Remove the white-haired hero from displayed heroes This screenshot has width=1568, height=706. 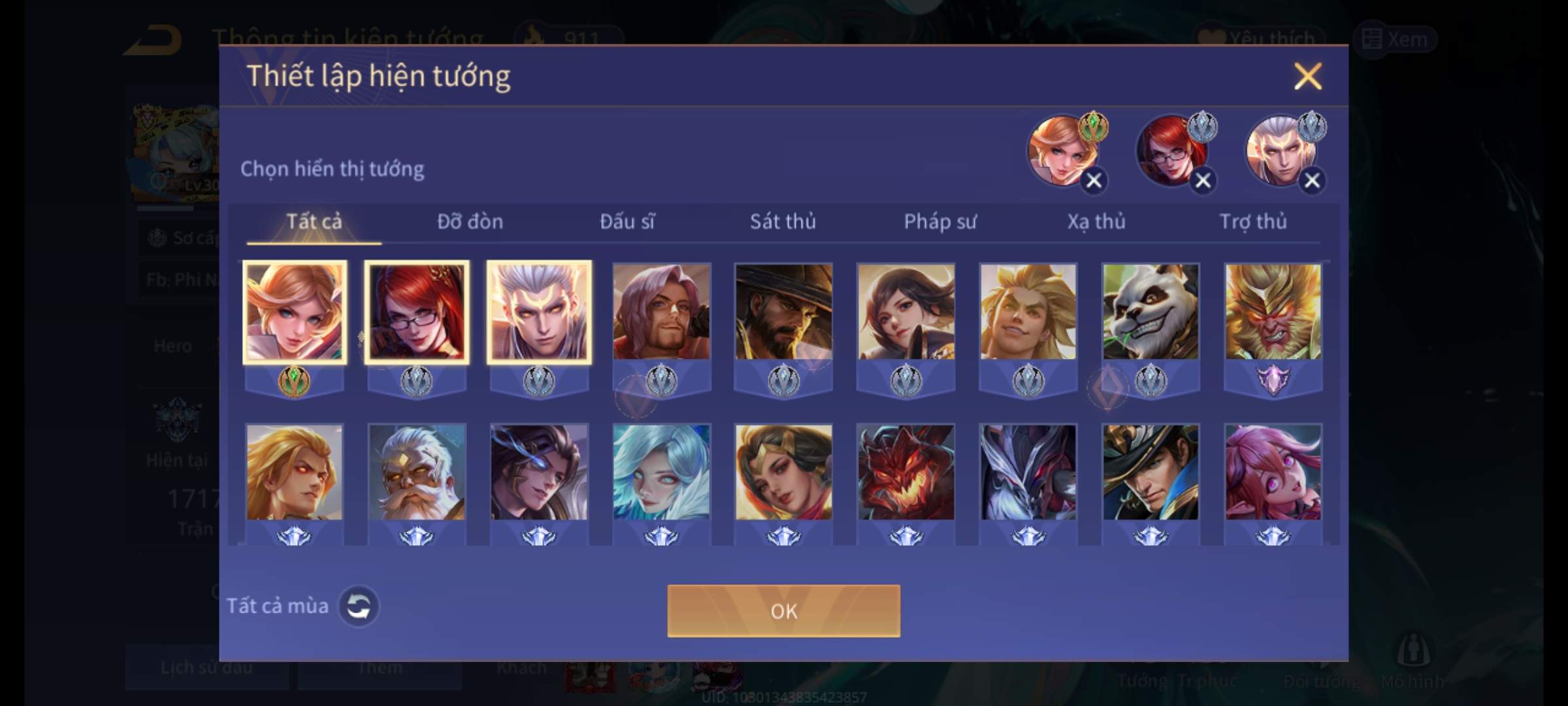tap(1312, 181)
